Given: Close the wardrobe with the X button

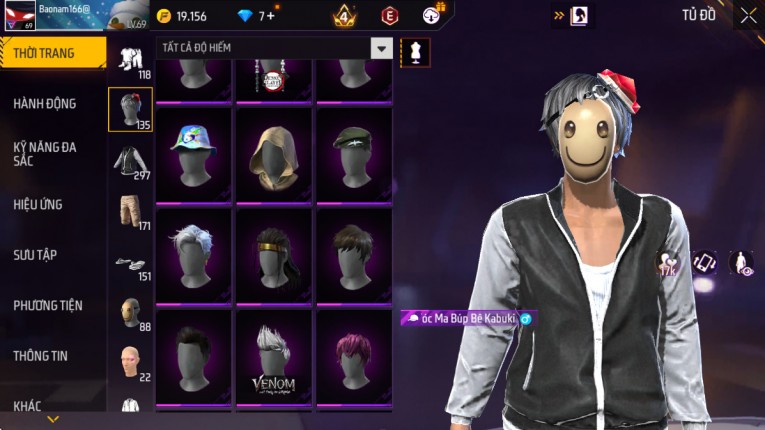Looking at the screenshot, I should tap(748, 15).
